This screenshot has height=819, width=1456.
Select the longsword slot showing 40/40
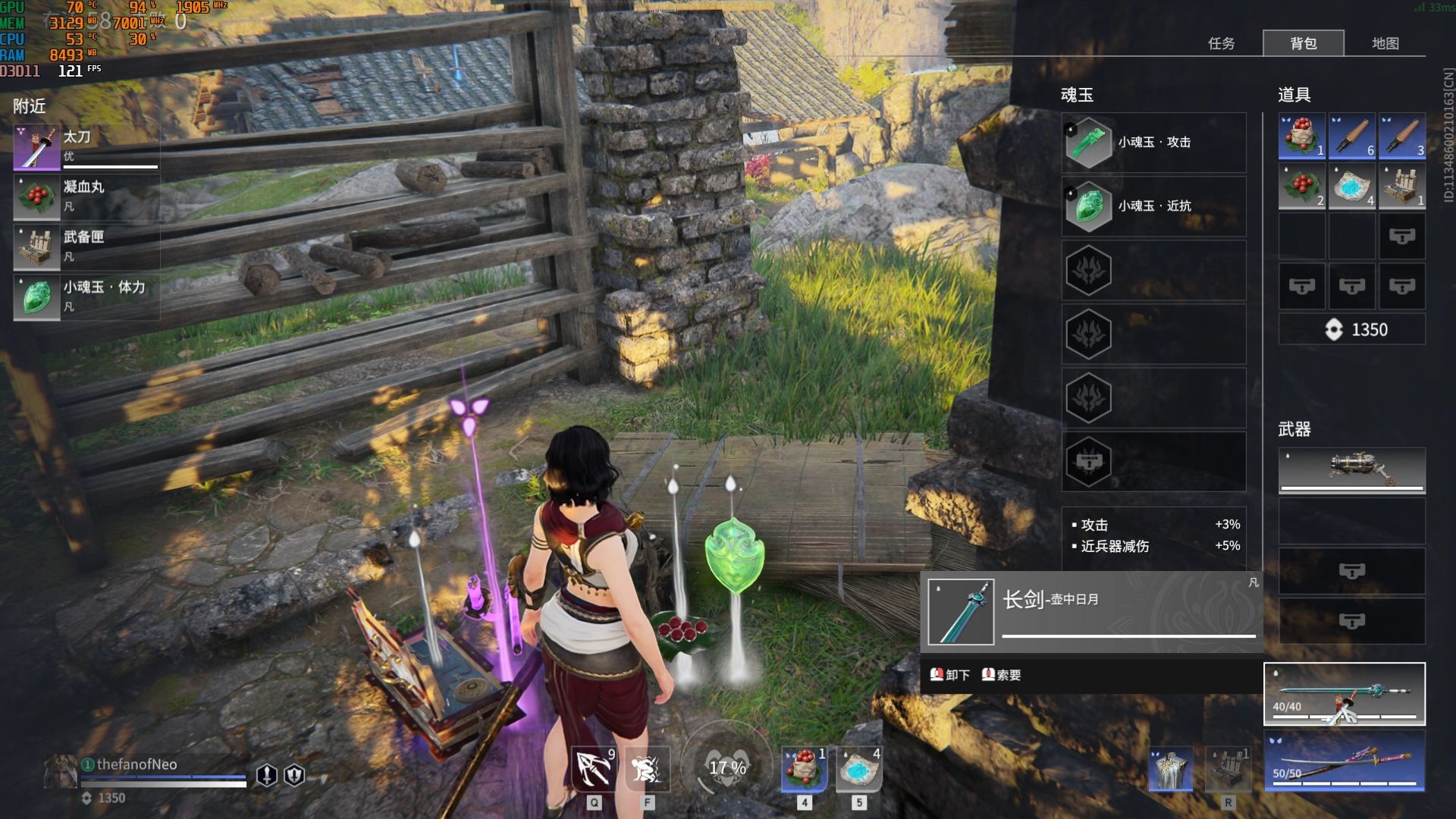coord(1344,694)
